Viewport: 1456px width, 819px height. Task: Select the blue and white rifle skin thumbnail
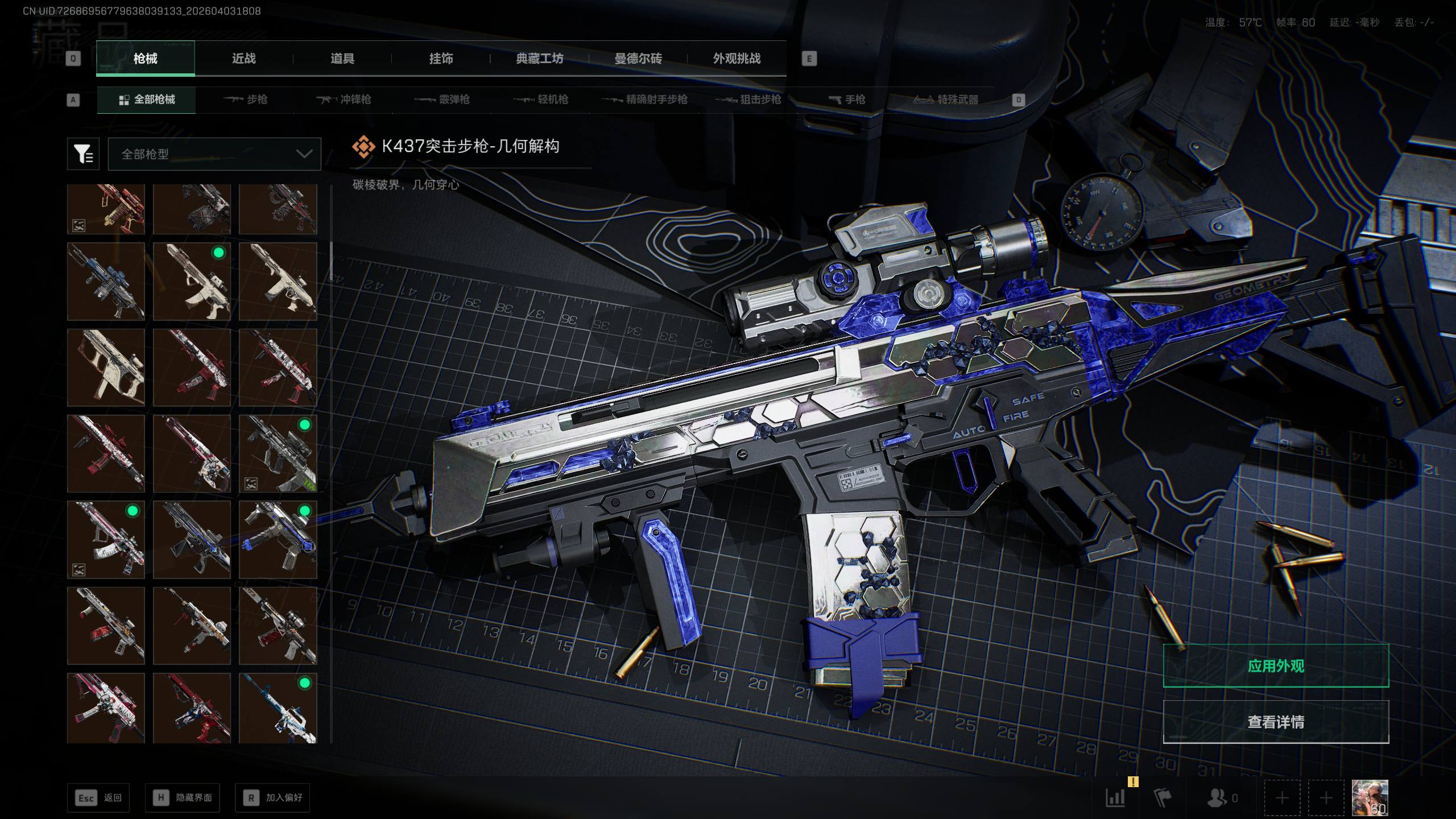coord(278,708)
